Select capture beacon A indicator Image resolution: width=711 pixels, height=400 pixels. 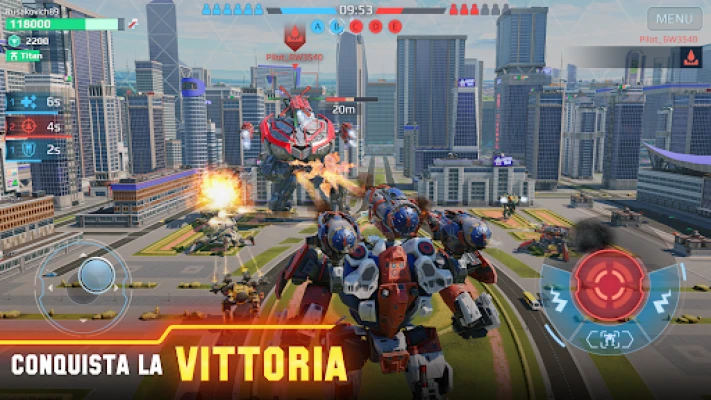[318, 26]
